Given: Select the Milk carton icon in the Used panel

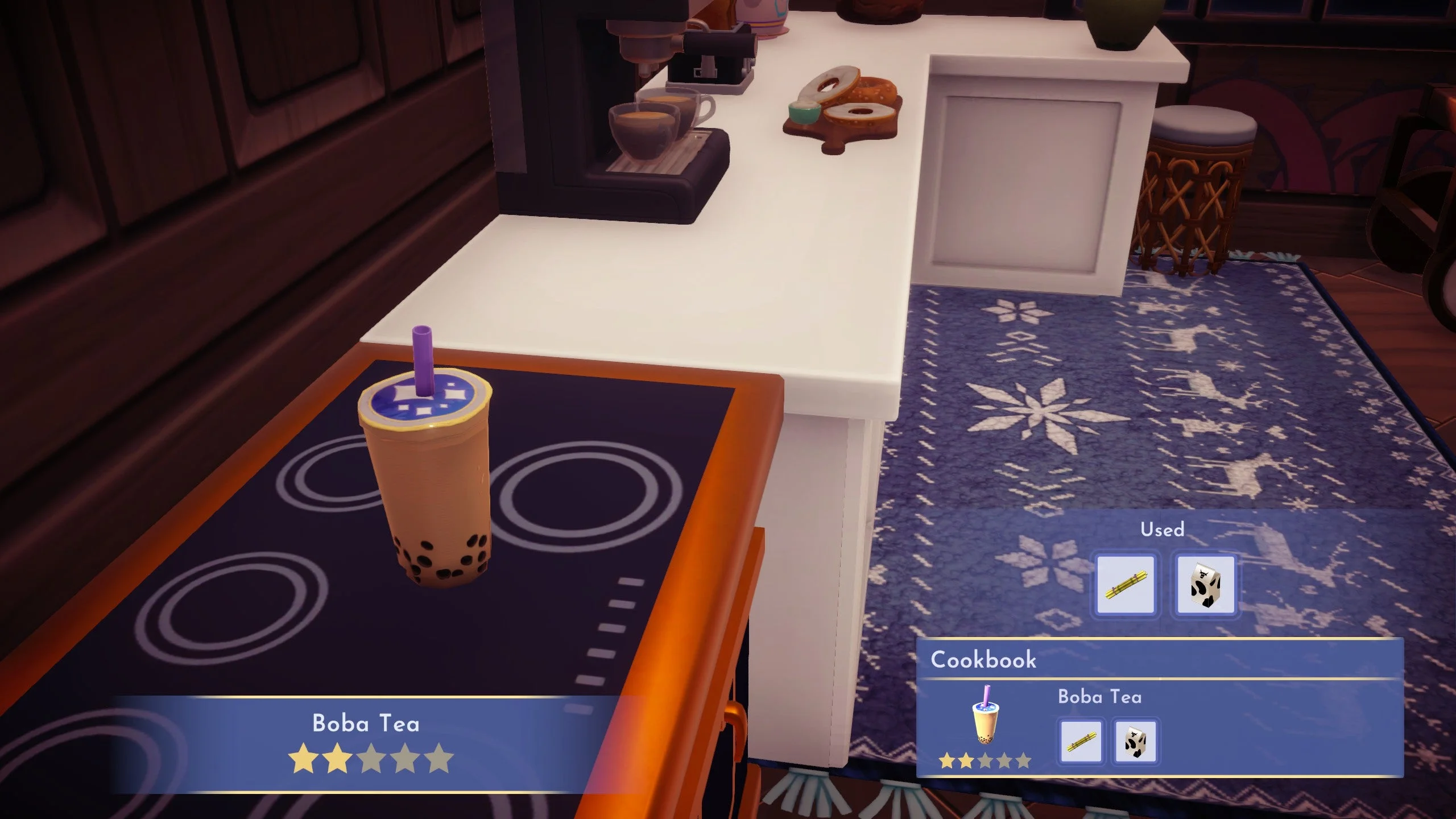Looking at the screenshot, I should pyautogui.click(x=1205, y=583).
